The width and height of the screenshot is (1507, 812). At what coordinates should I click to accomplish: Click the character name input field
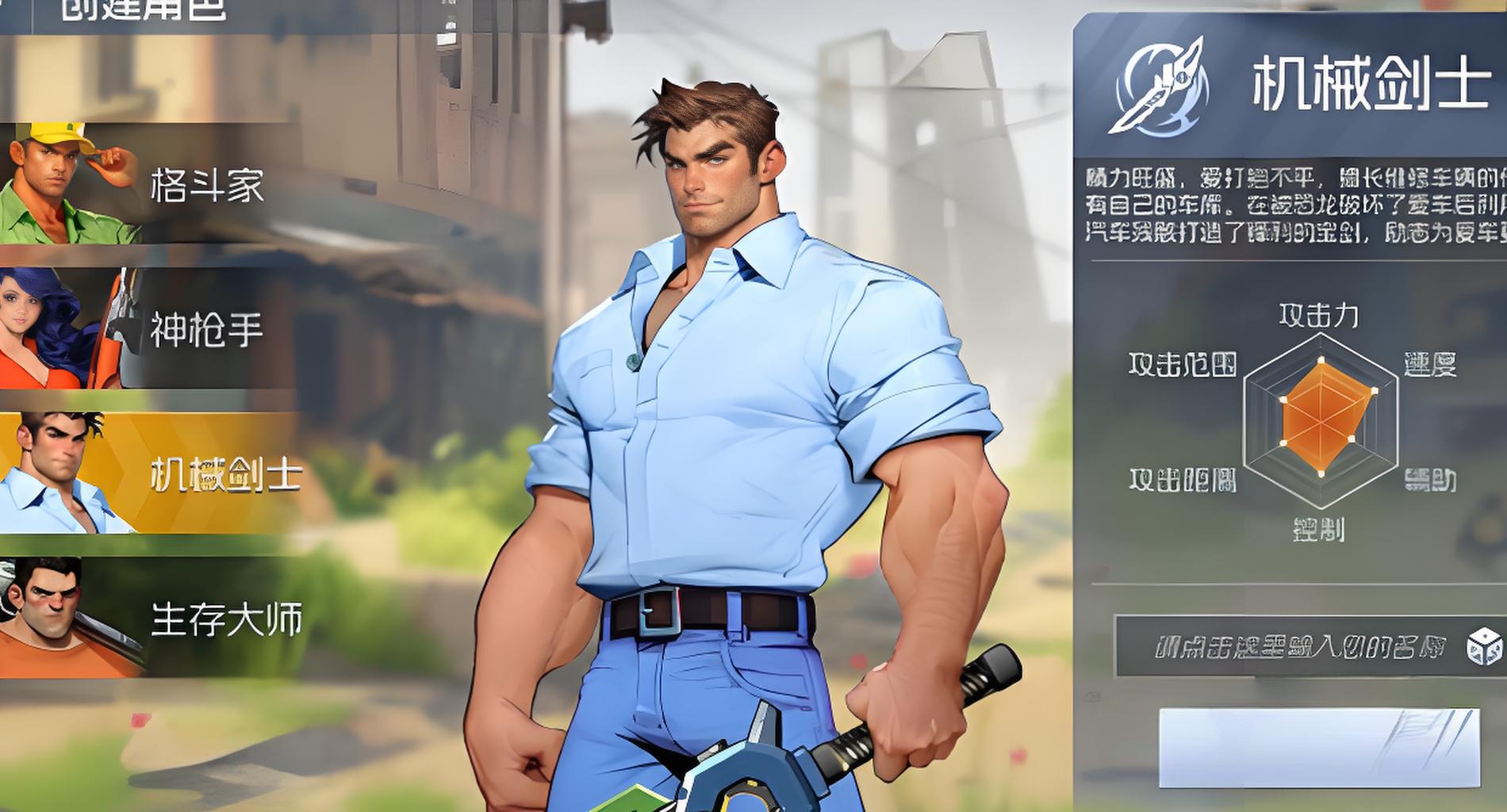click(1289, 646)
